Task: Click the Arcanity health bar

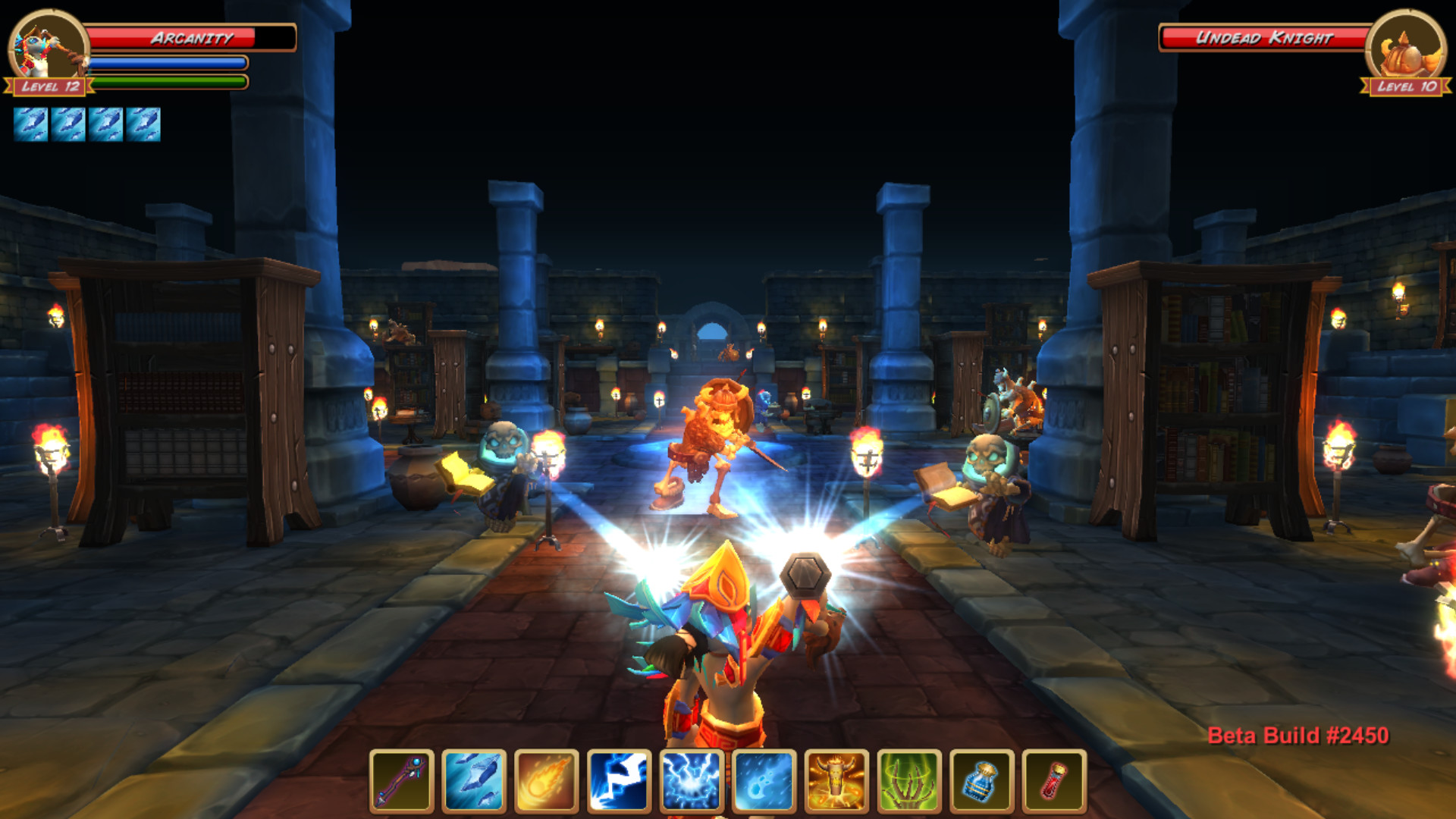Action: [188, 36]
